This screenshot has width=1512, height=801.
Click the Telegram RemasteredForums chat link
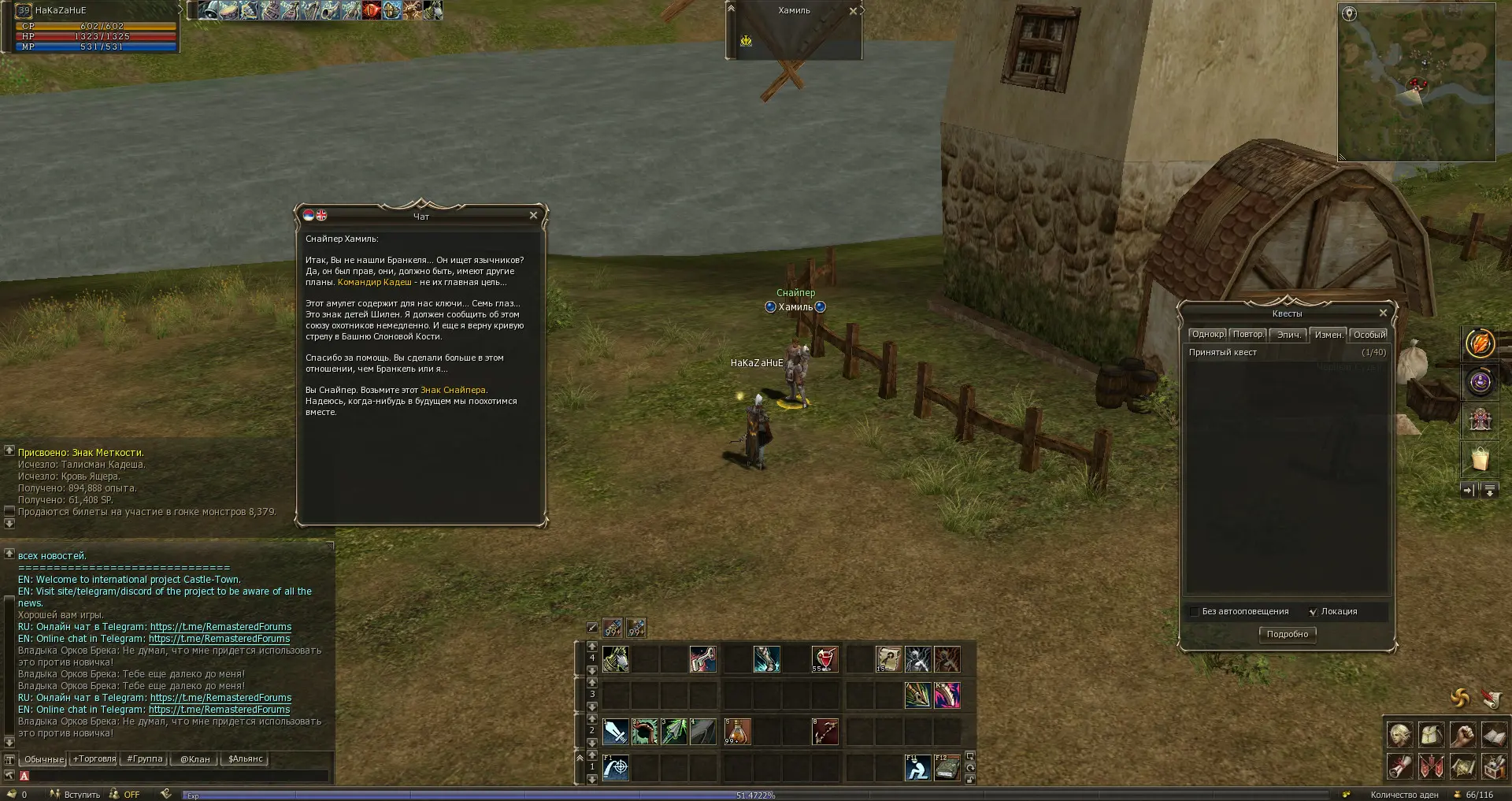pyautogui.click(x=220, y=627)
